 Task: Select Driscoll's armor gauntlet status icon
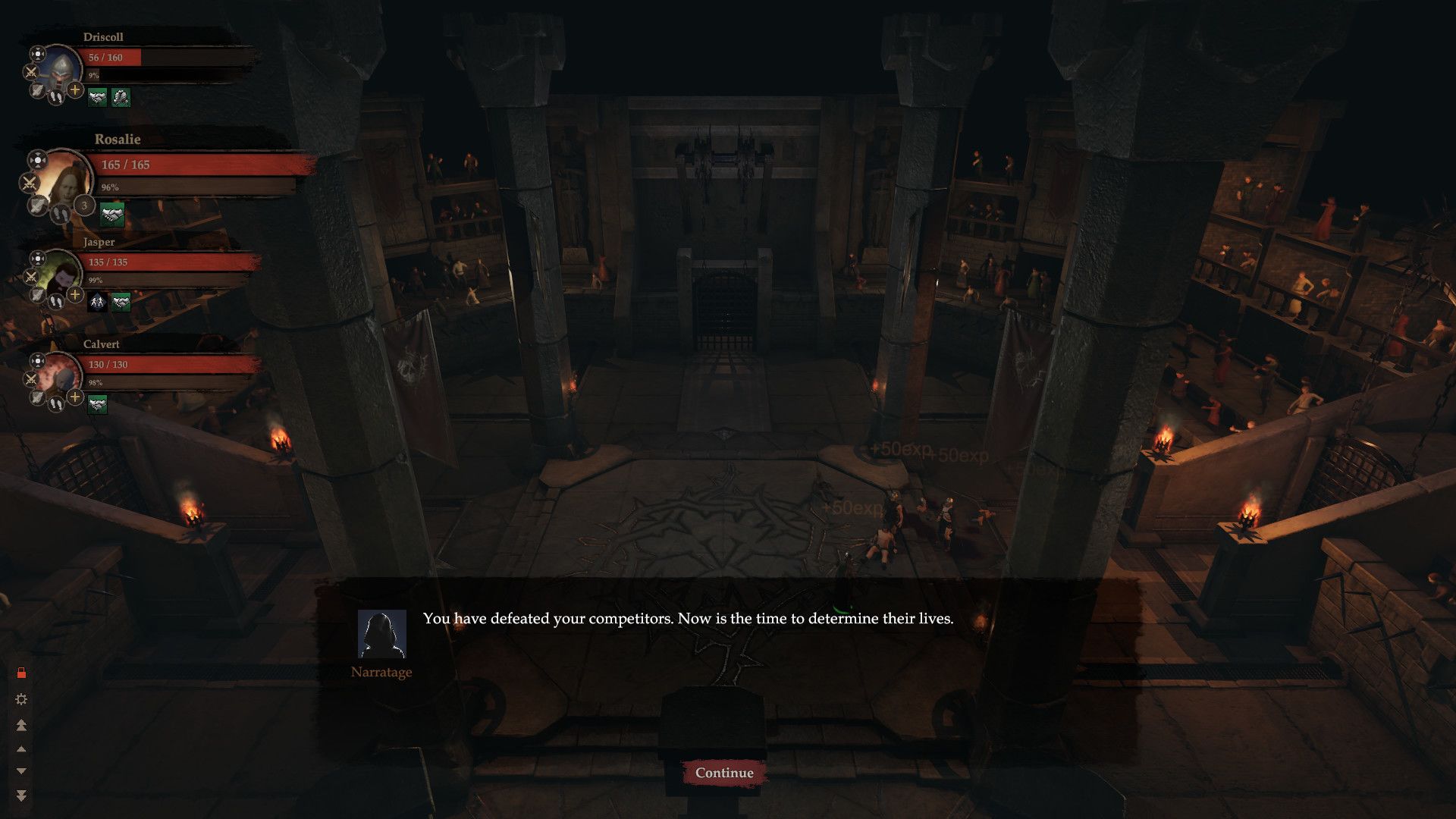point(121,97)
